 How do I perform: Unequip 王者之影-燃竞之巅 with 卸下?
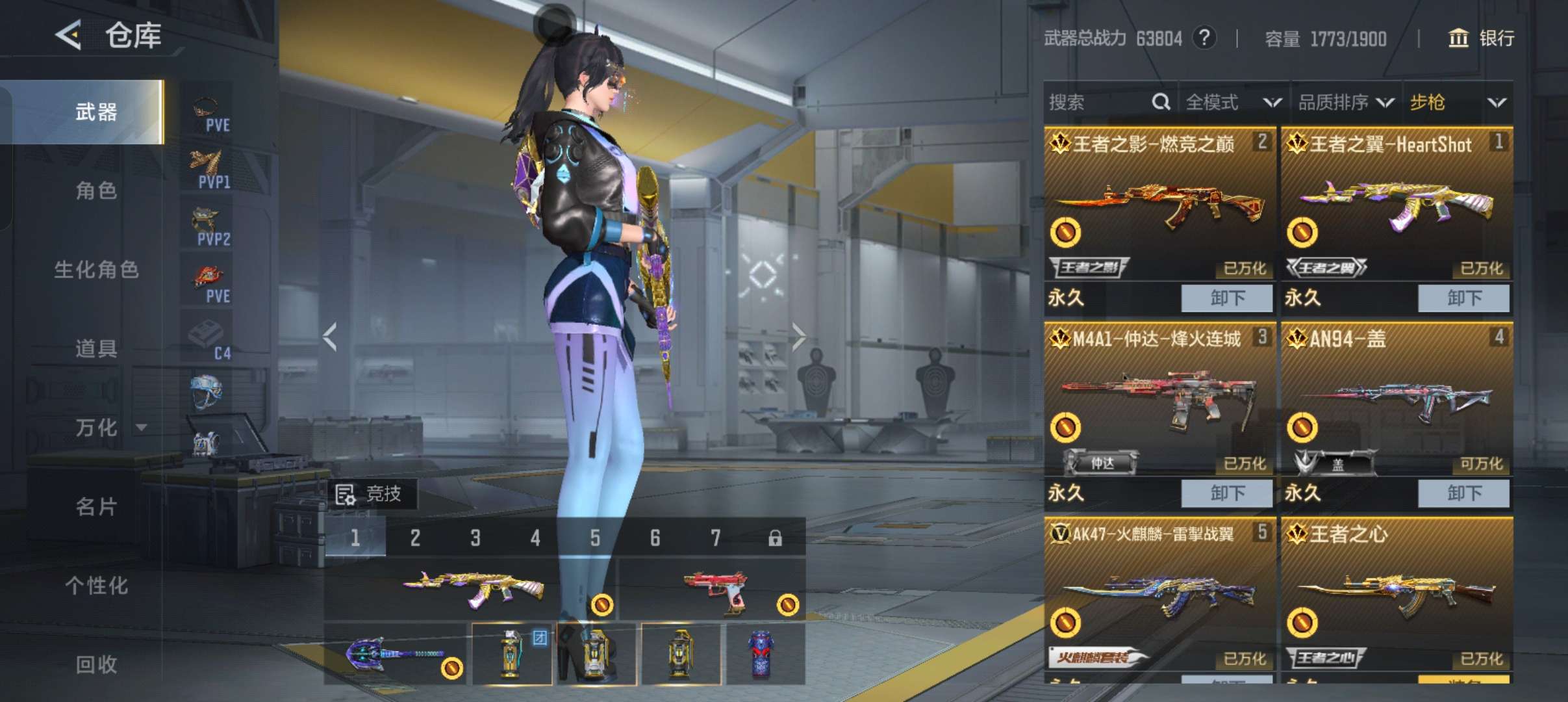click(x=1226, y=298)
